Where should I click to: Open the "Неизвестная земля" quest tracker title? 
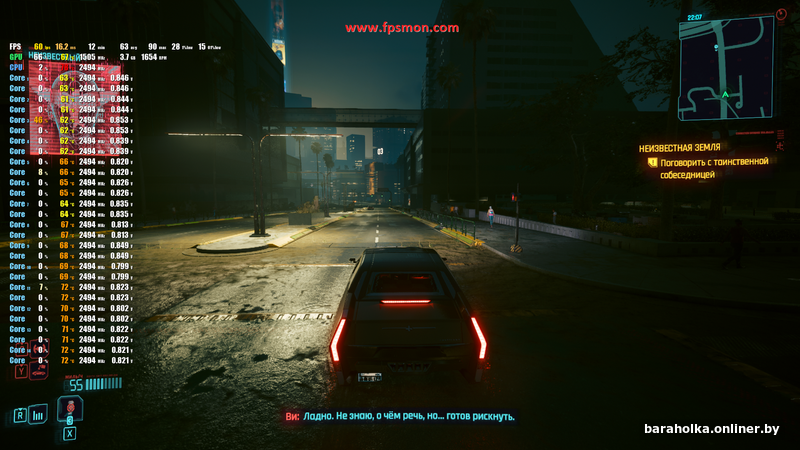[679, 147]
